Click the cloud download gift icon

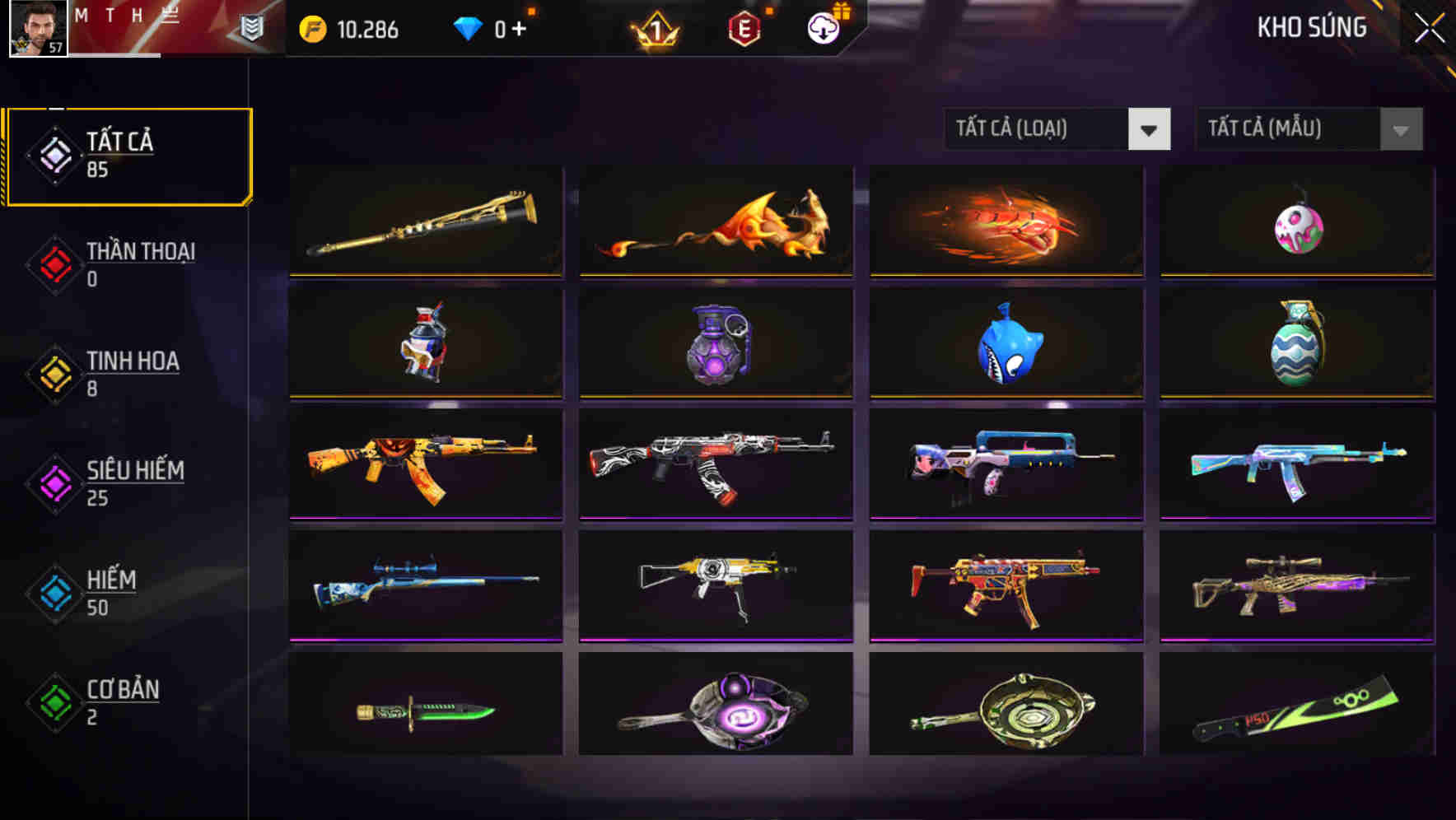pyautogui.click(x=821, y=29)
